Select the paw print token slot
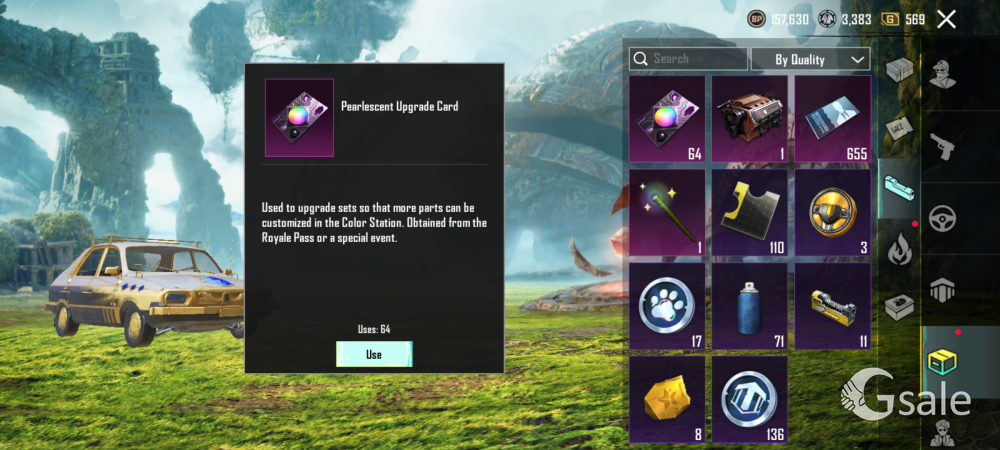 [667, 305]
